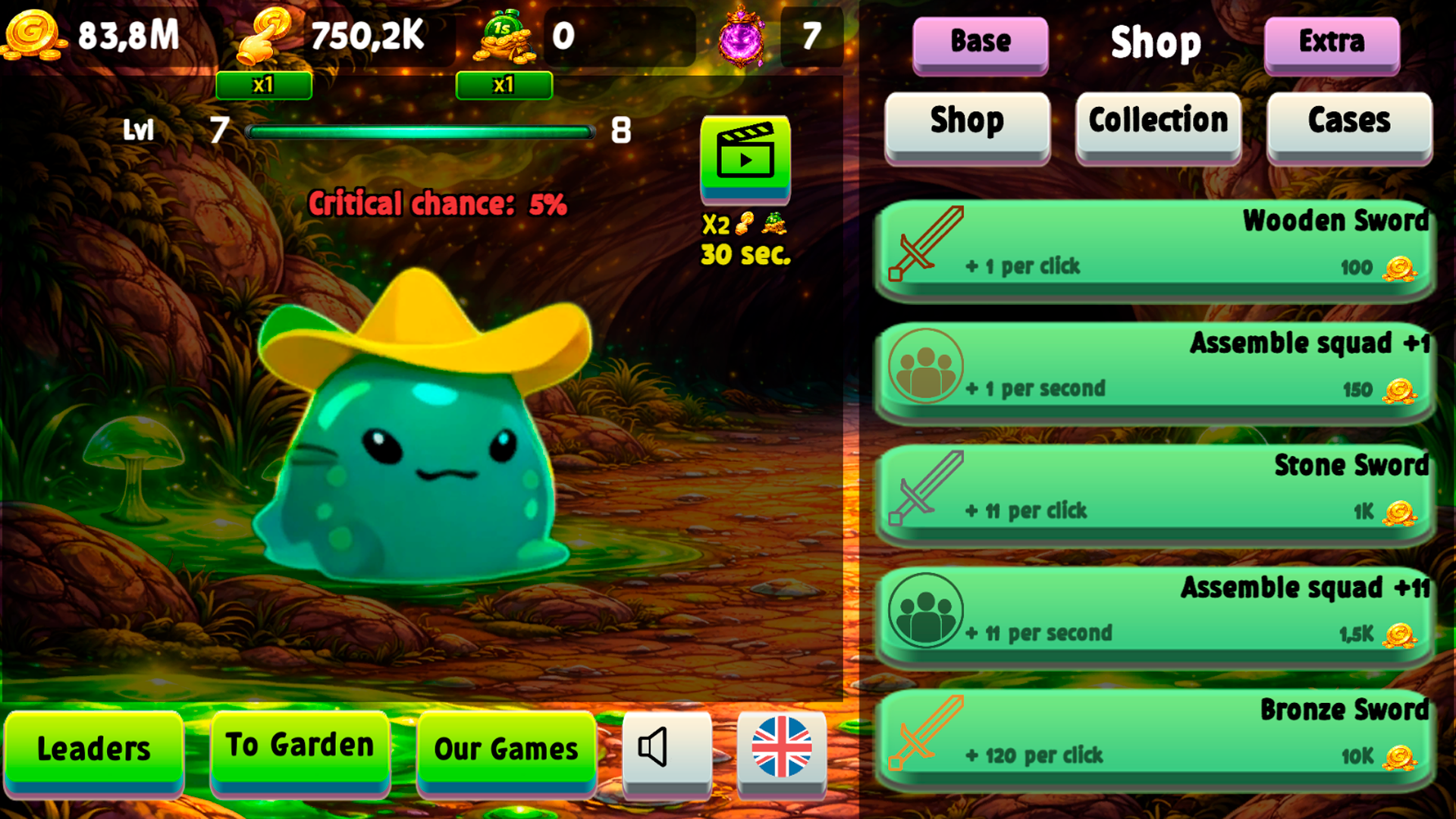Screen dimensions: 1456x819
Task: Go To Garden
Action: pyautogui.click(x=298, y=745)
